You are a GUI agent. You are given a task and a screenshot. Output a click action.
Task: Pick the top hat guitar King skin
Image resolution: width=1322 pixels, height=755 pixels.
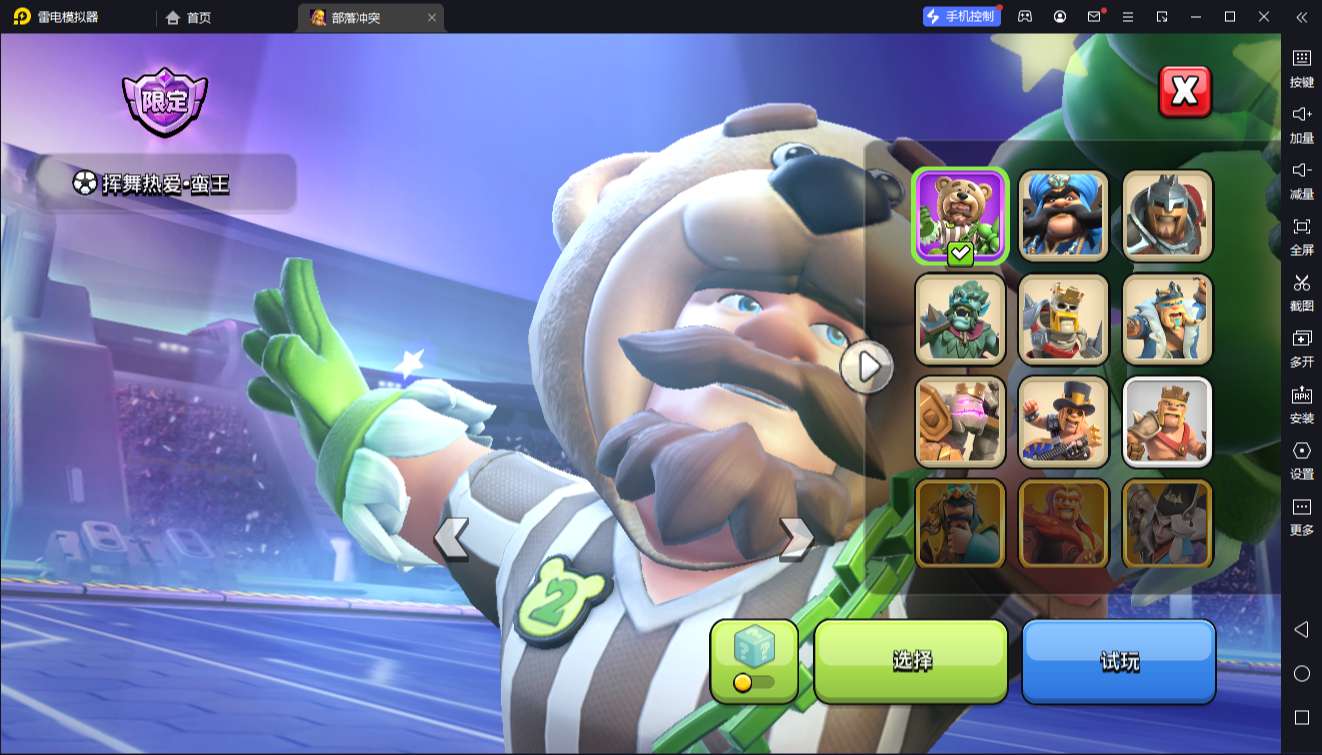[1063, 422]
